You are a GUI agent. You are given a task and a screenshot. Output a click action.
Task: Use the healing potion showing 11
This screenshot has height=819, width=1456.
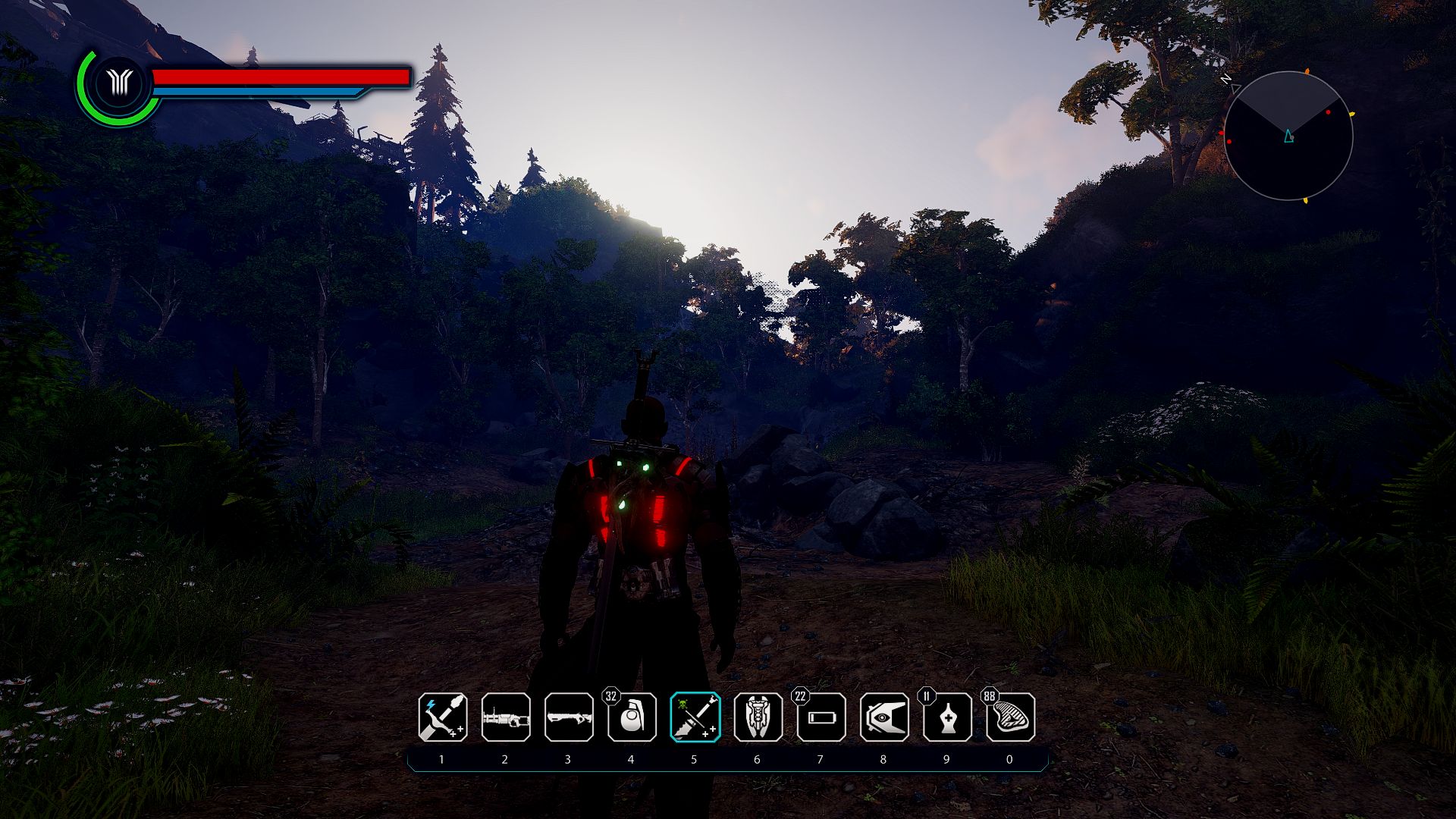[947, 717]
